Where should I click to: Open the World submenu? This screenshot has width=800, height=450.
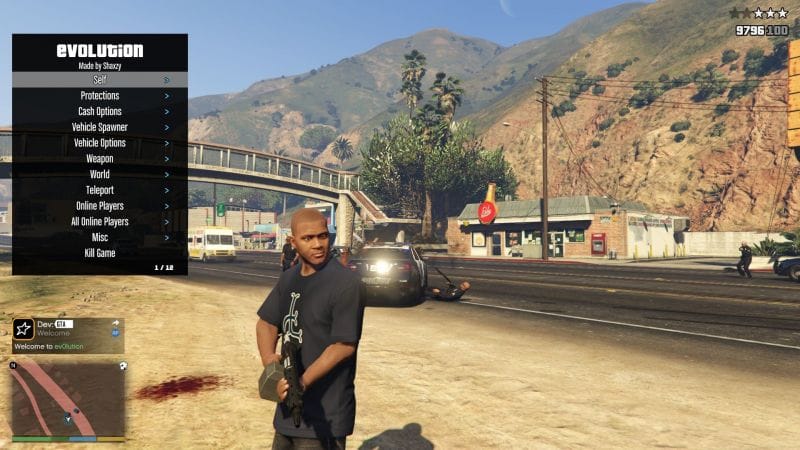tap(99, 174)
